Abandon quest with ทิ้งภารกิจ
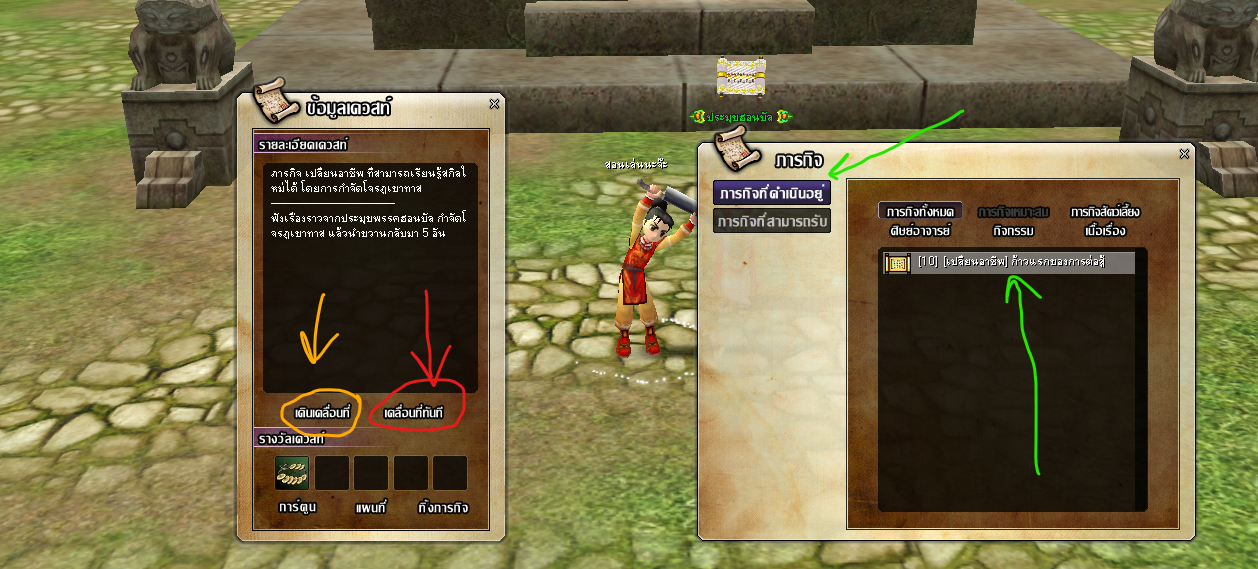 pos(442,507)
